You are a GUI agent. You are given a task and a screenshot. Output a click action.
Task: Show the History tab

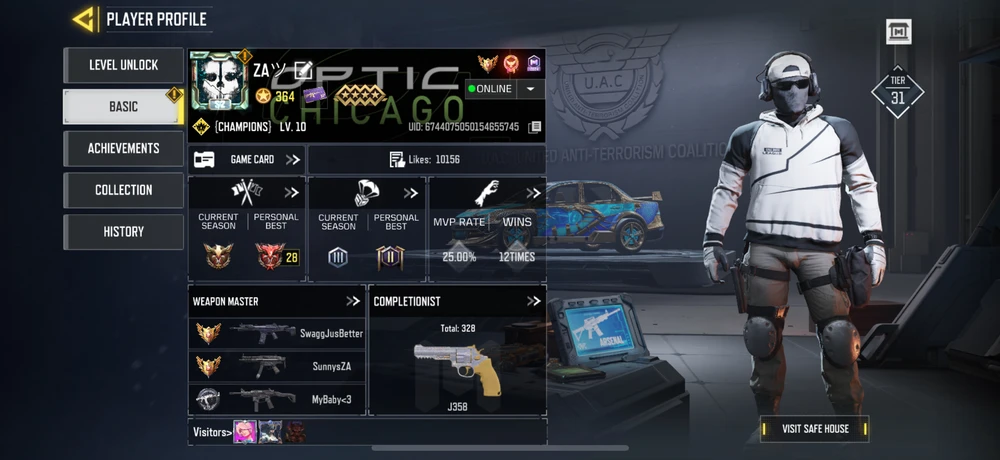click(124, 231)
